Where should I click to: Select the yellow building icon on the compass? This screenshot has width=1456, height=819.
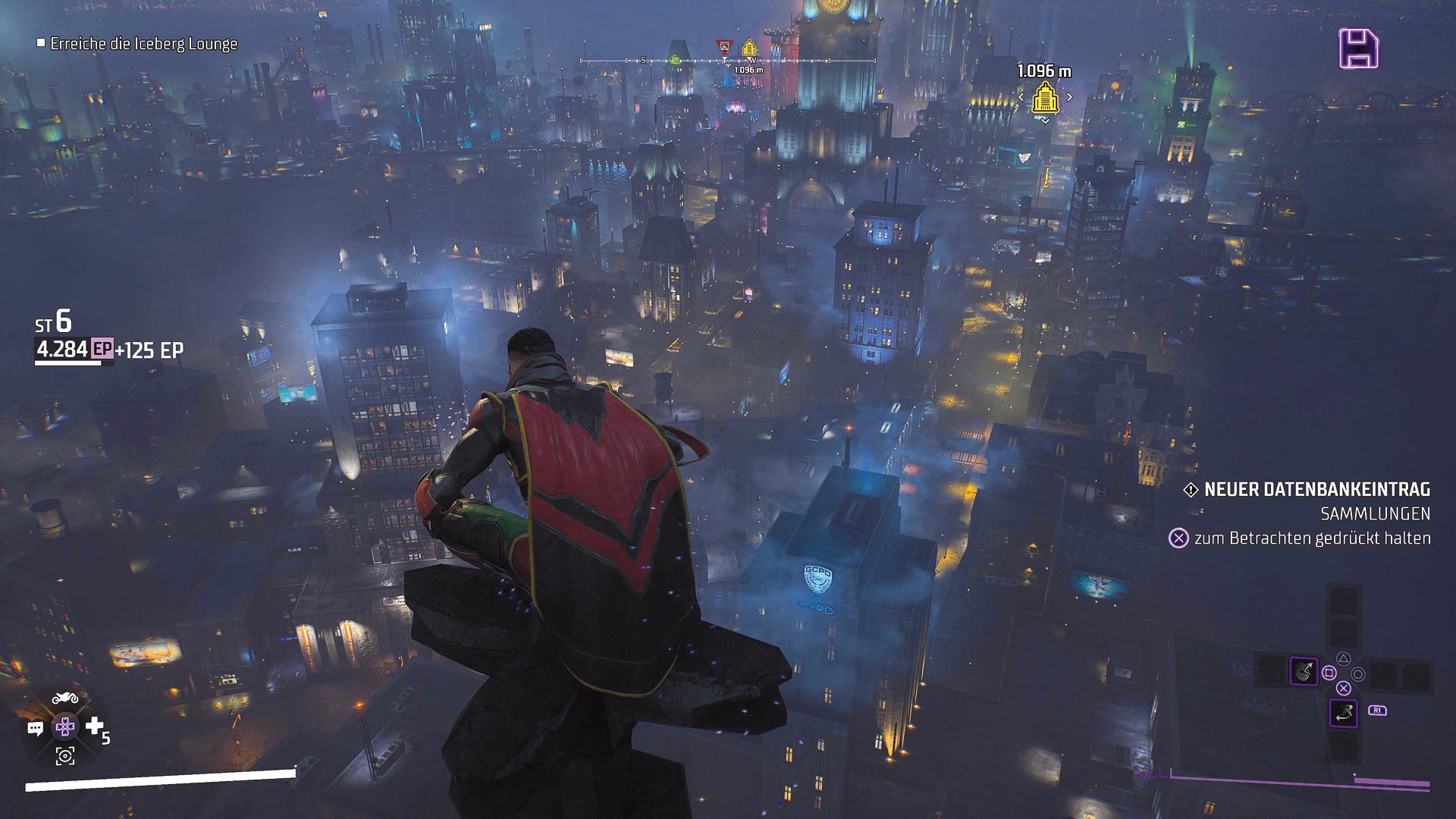pyautogui.click(x=749, y=49)
